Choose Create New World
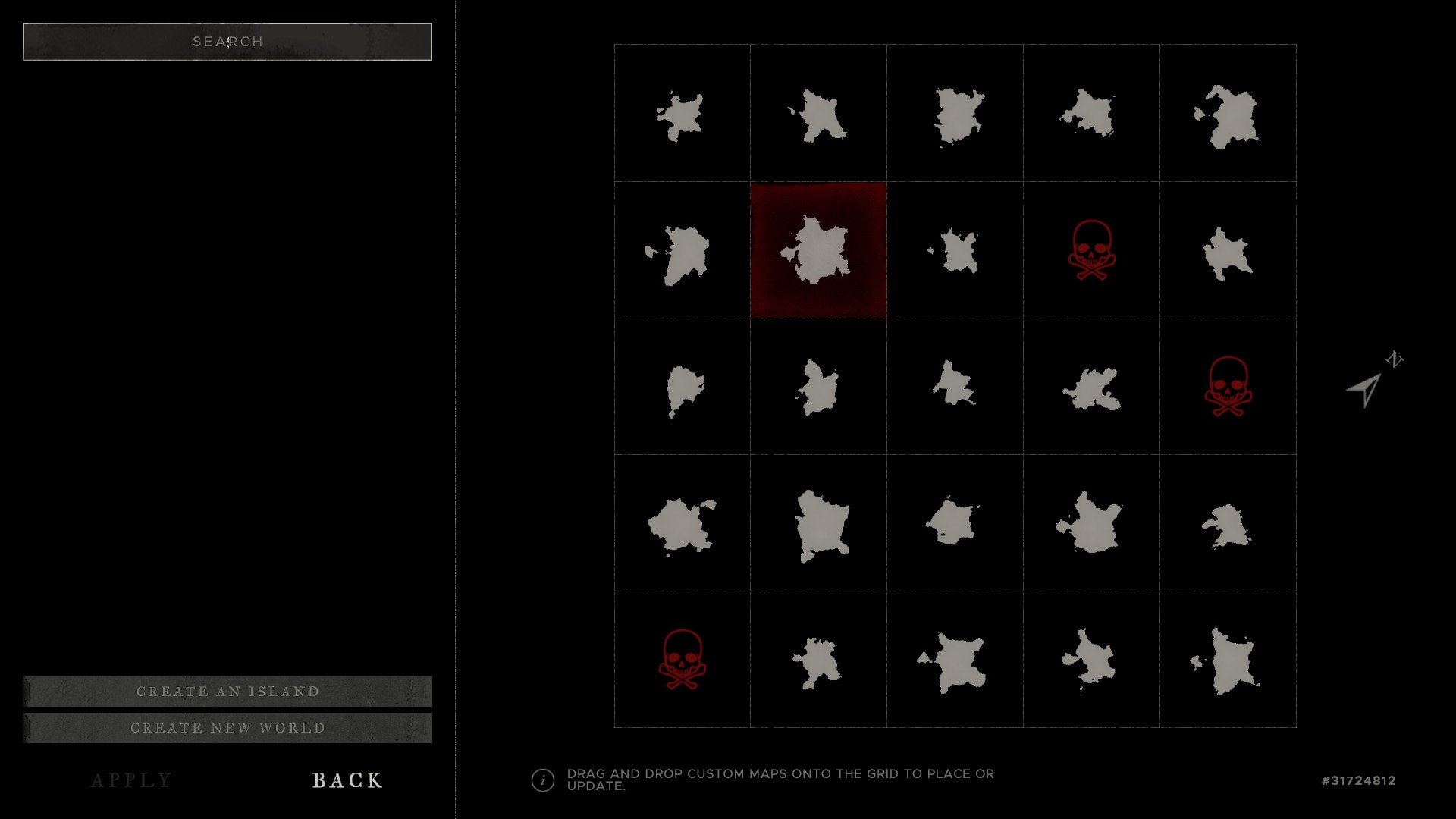The width and height of the screenshot is (1456, 819). pyautogui.click(x=227, y=728)
